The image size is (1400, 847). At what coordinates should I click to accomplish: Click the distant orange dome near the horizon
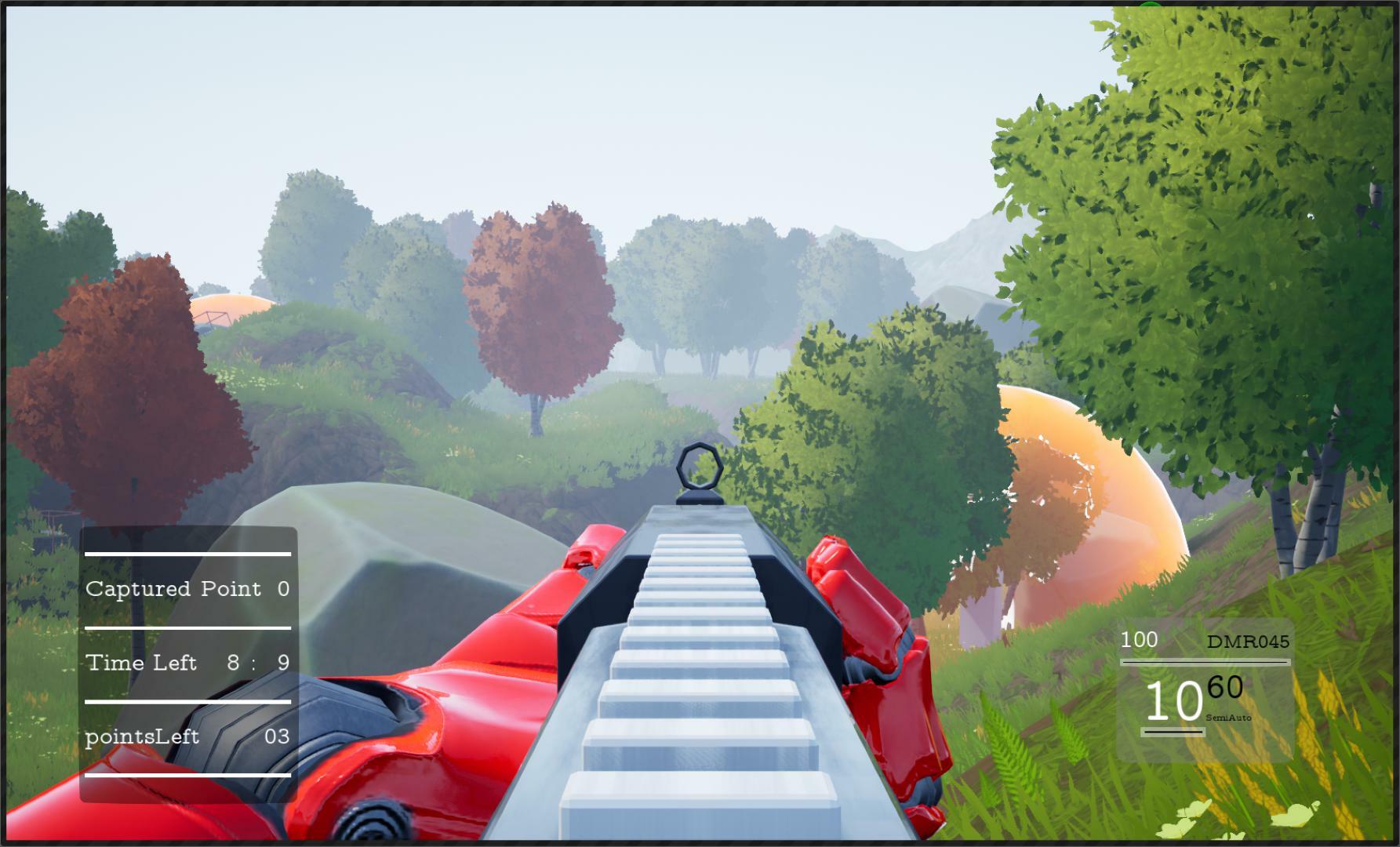235,306
